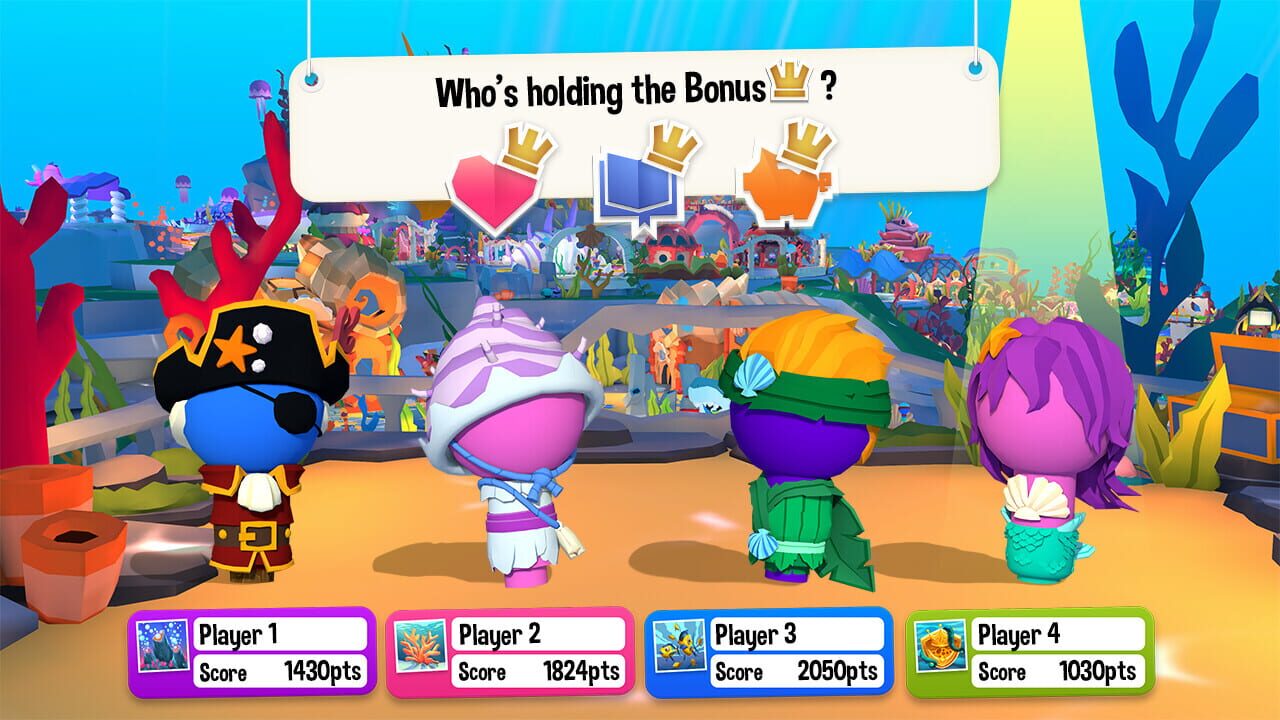The height and width of the screenshot is (720, 1280).
Task: Select the Player 3 score panel
Action: click(x=773, y=650)
